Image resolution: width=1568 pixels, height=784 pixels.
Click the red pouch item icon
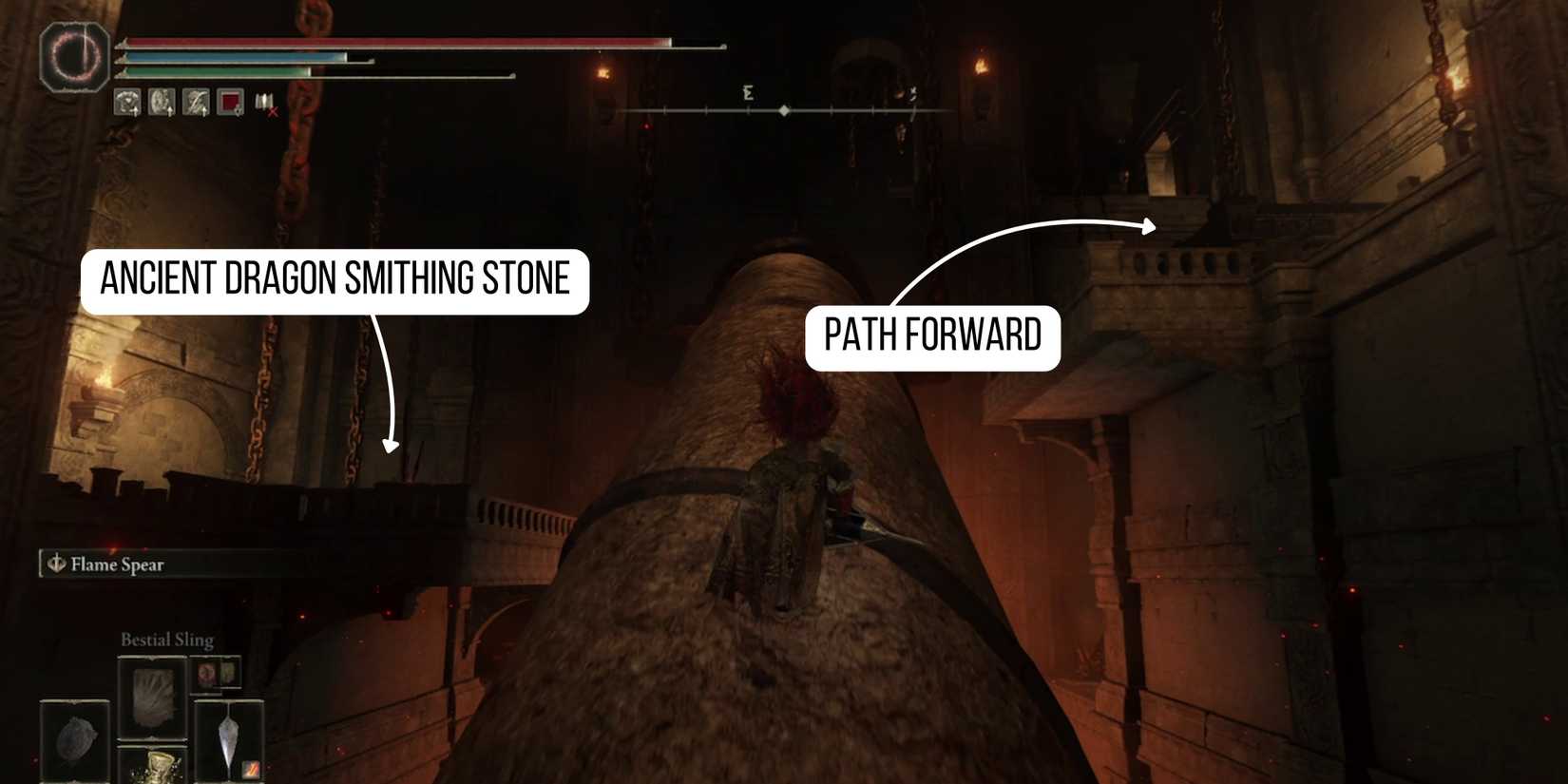206,676
